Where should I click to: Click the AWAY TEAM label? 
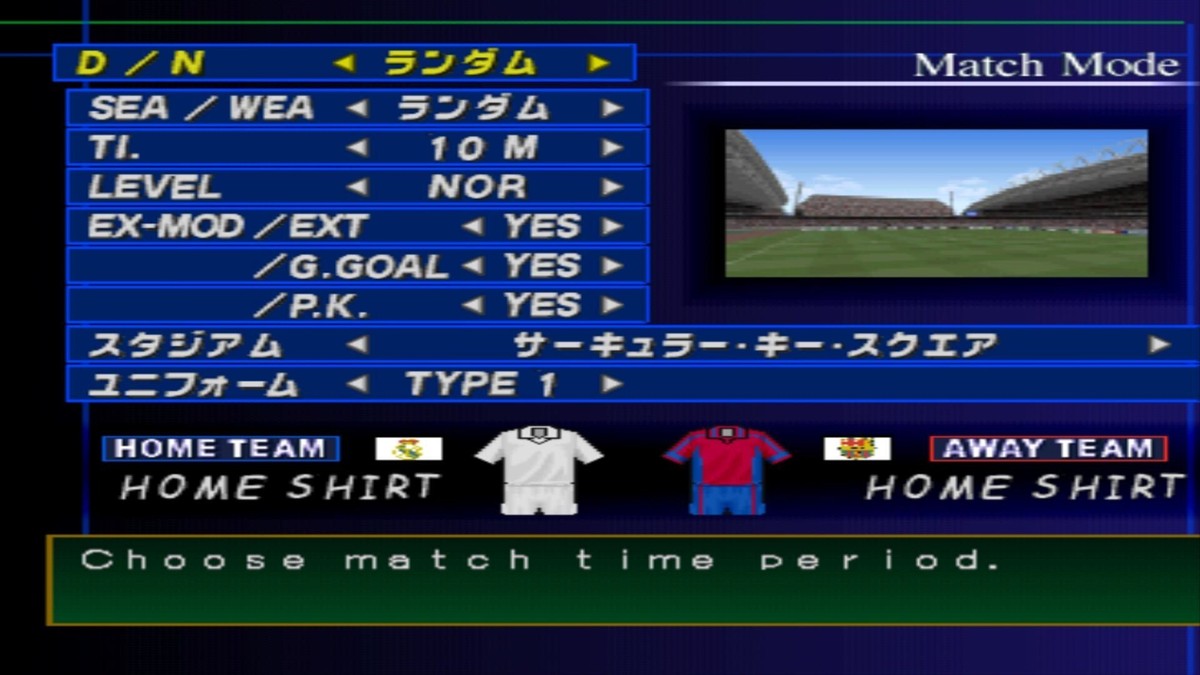1047,449
